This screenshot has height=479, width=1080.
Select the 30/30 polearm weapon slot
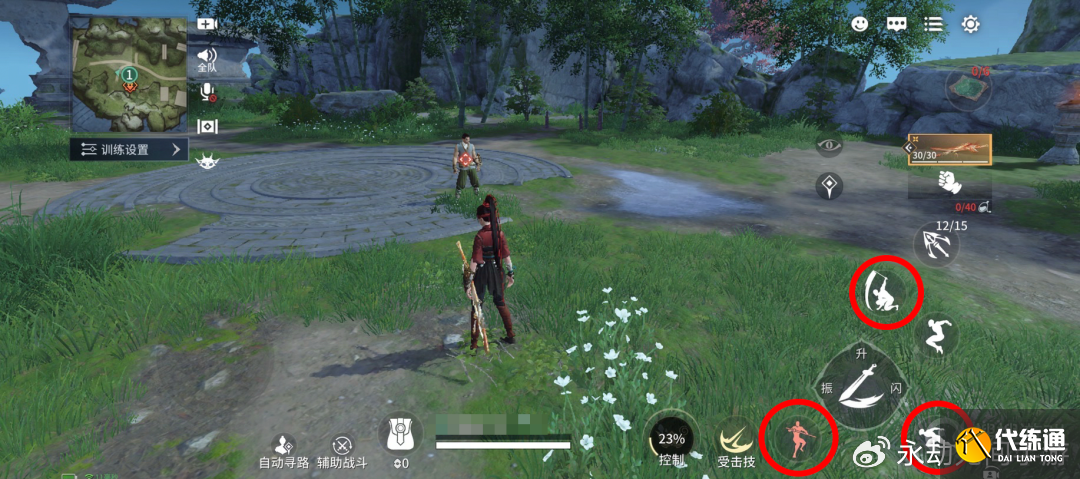pos(949,150)
